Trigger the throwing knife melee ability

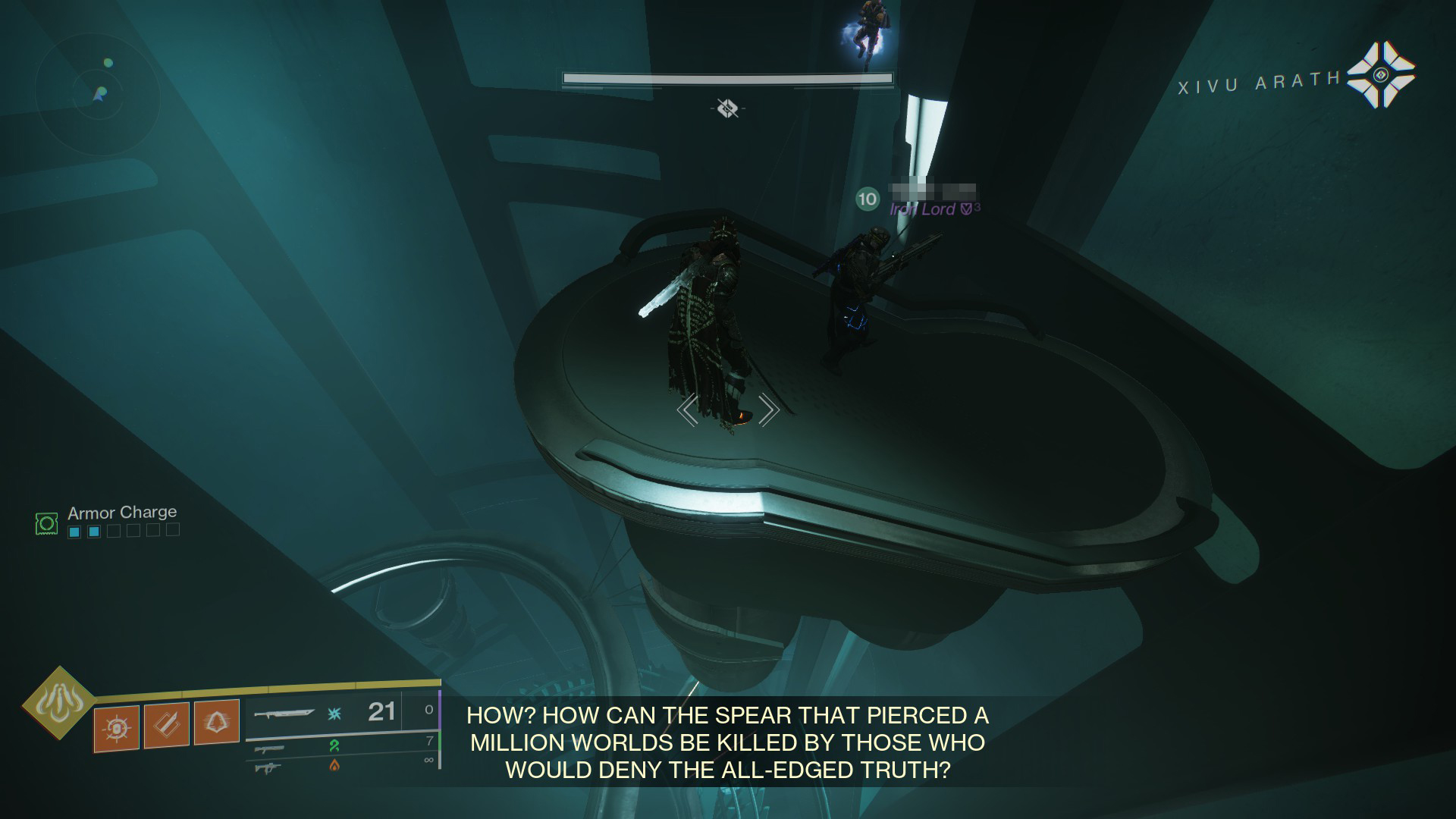click(167, 726)
